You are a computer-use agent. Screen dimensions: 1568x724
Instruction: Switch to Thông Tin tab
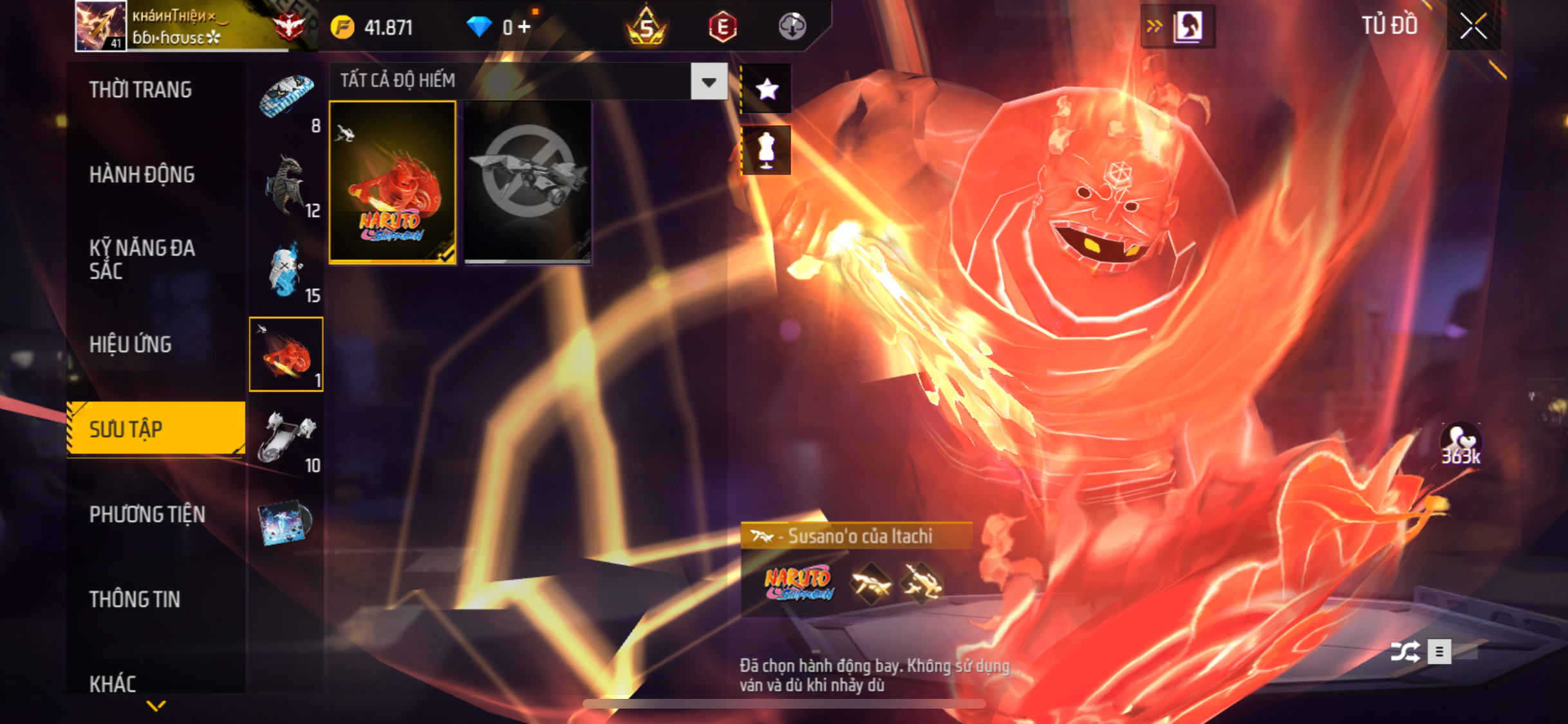pos(135,599)
